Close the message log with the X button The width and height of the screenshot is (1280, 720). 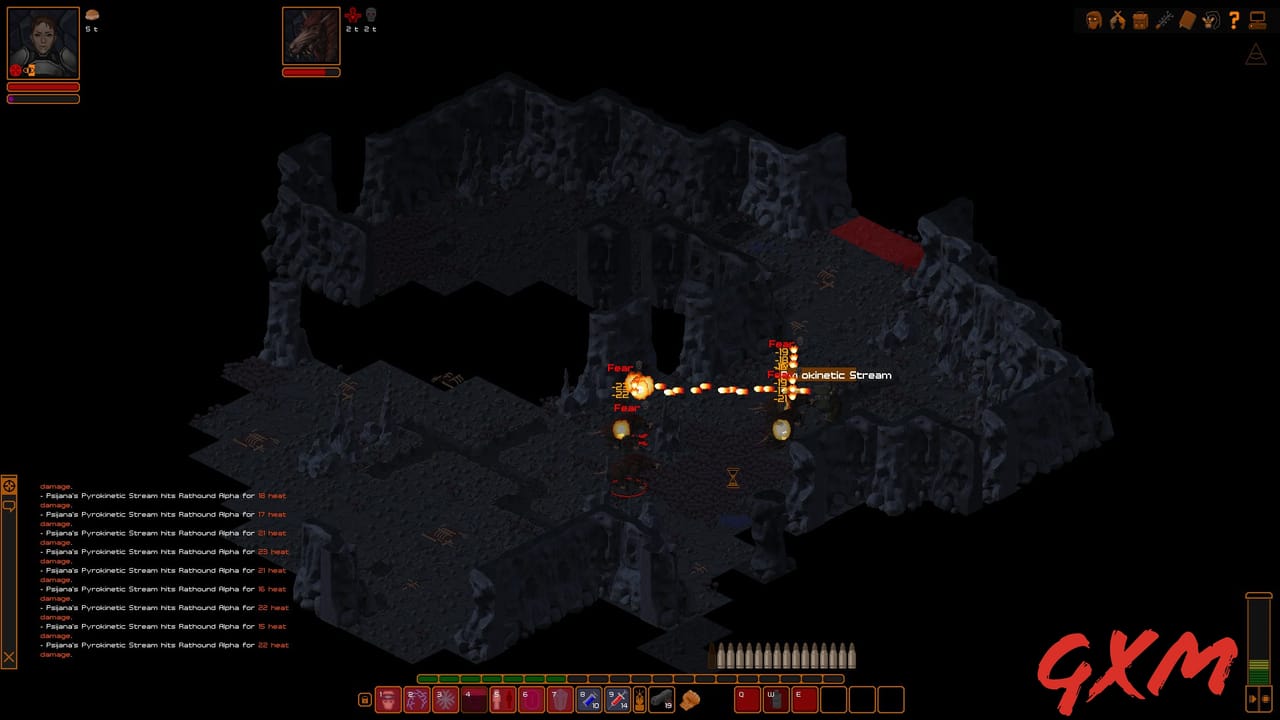(x=10, y=657)
